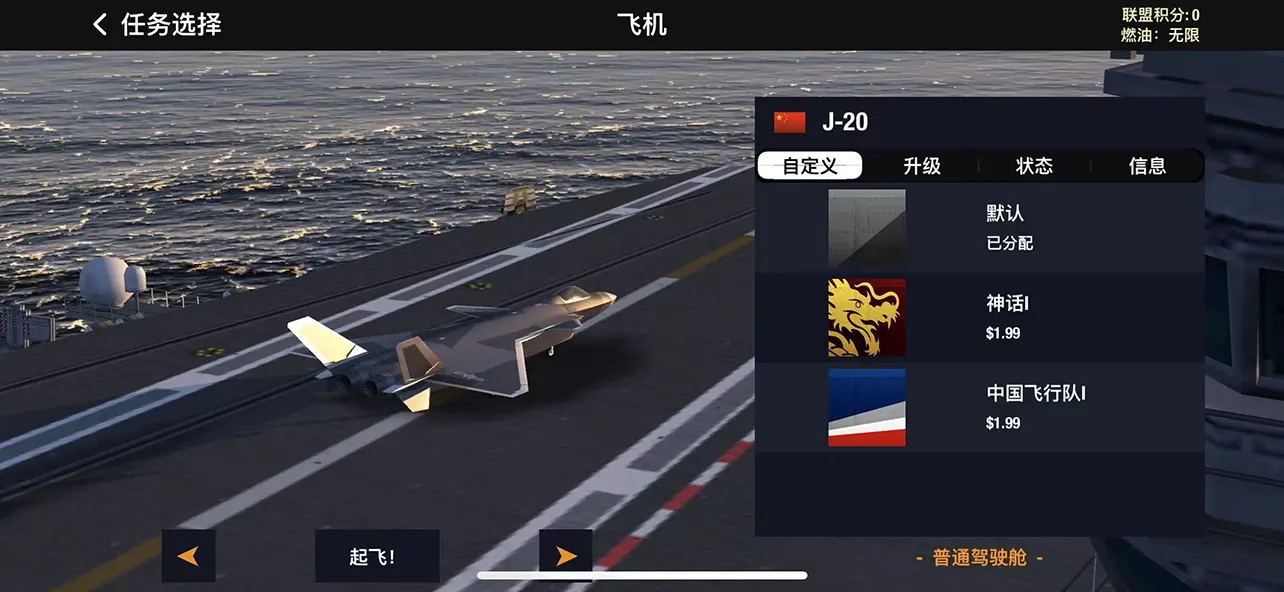
Task: Choose the 默认 default skin row
Action: pyautogui.click(x=979, y=228)
